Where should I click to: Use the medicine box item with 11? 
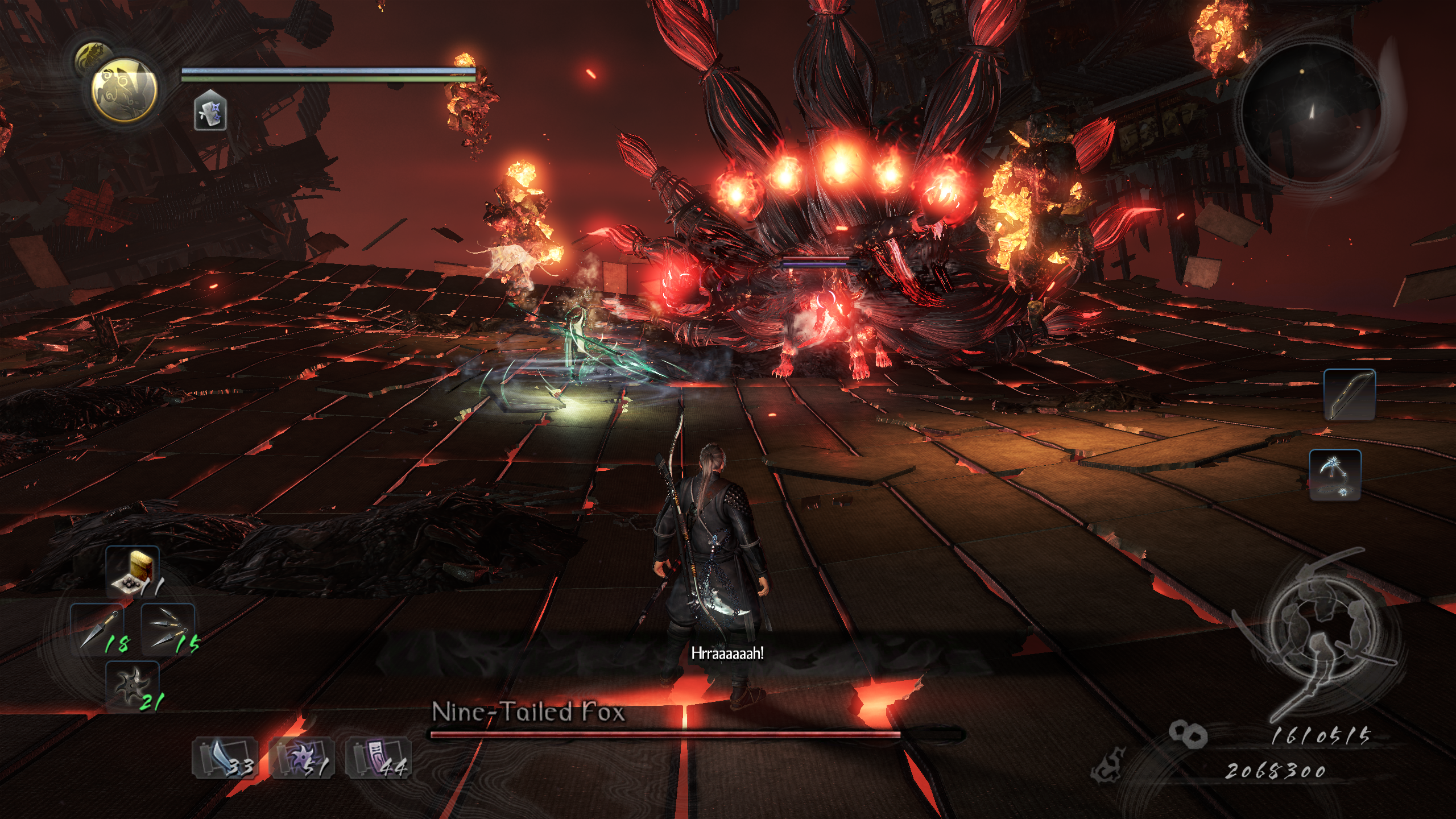click(133, 572)
